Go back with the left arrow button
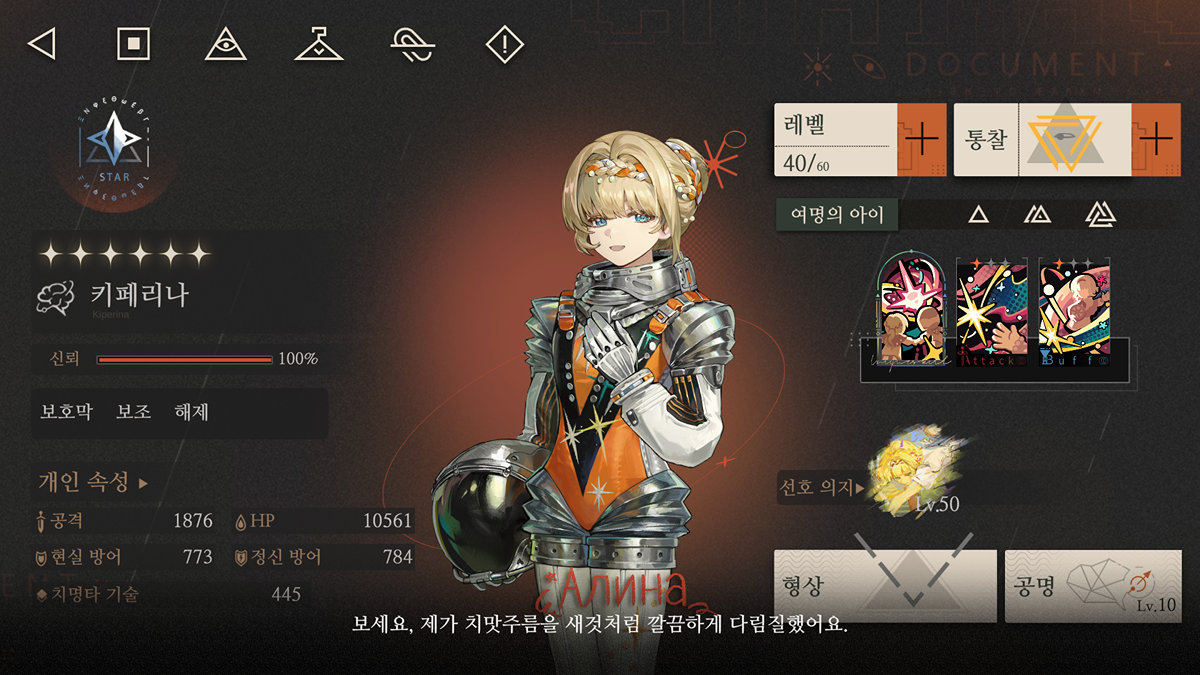Image resolution: width=1200 pixels, height=675 pixels. pyautogui.click(x=41, y=44)
